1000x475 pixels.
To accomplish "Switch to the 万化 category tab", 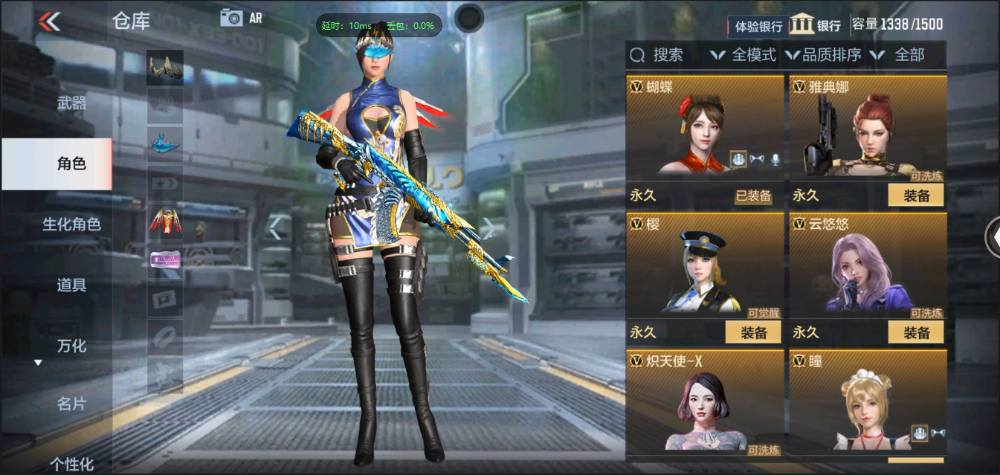I will [x=71, y=346].
